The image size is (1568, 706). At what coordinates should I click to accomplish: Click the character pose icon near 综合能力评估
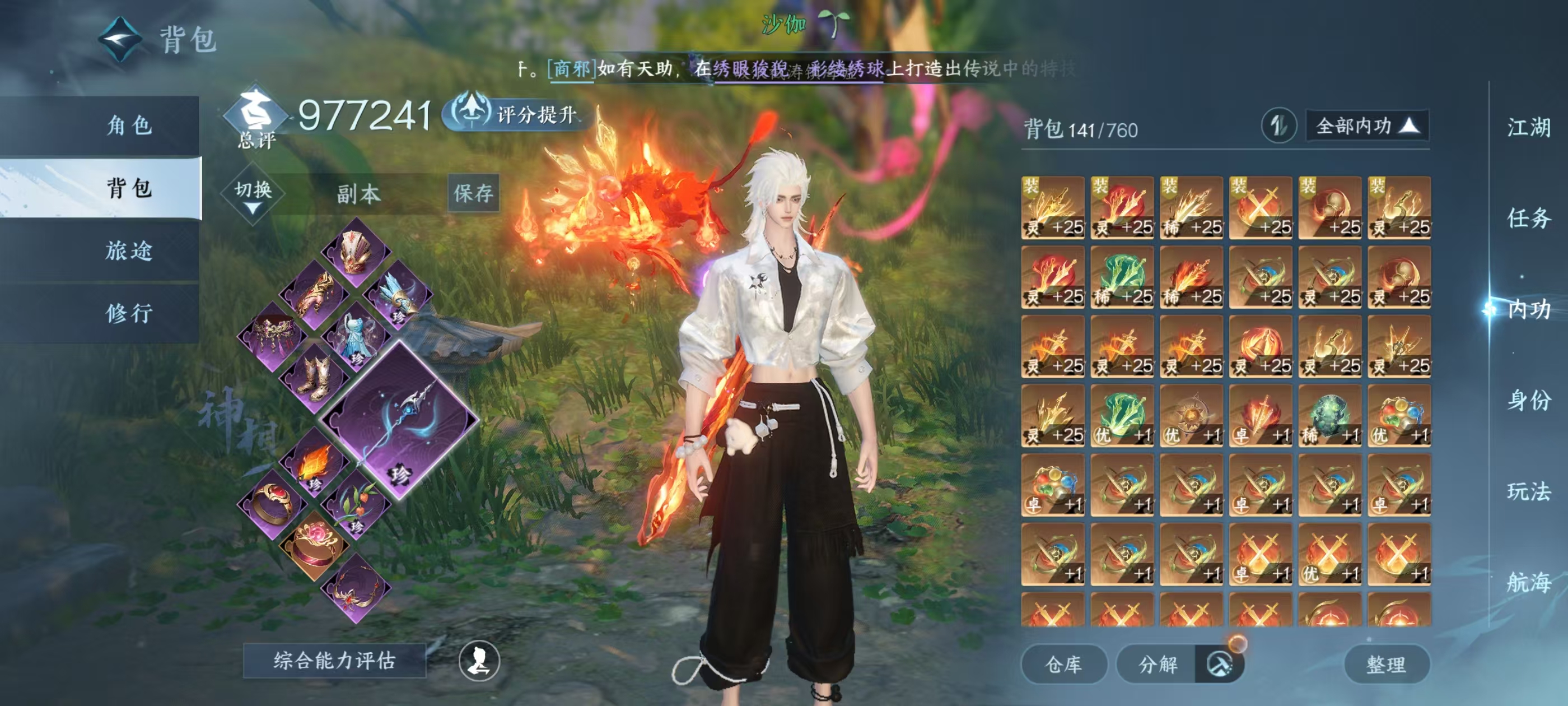coord(479,661)
